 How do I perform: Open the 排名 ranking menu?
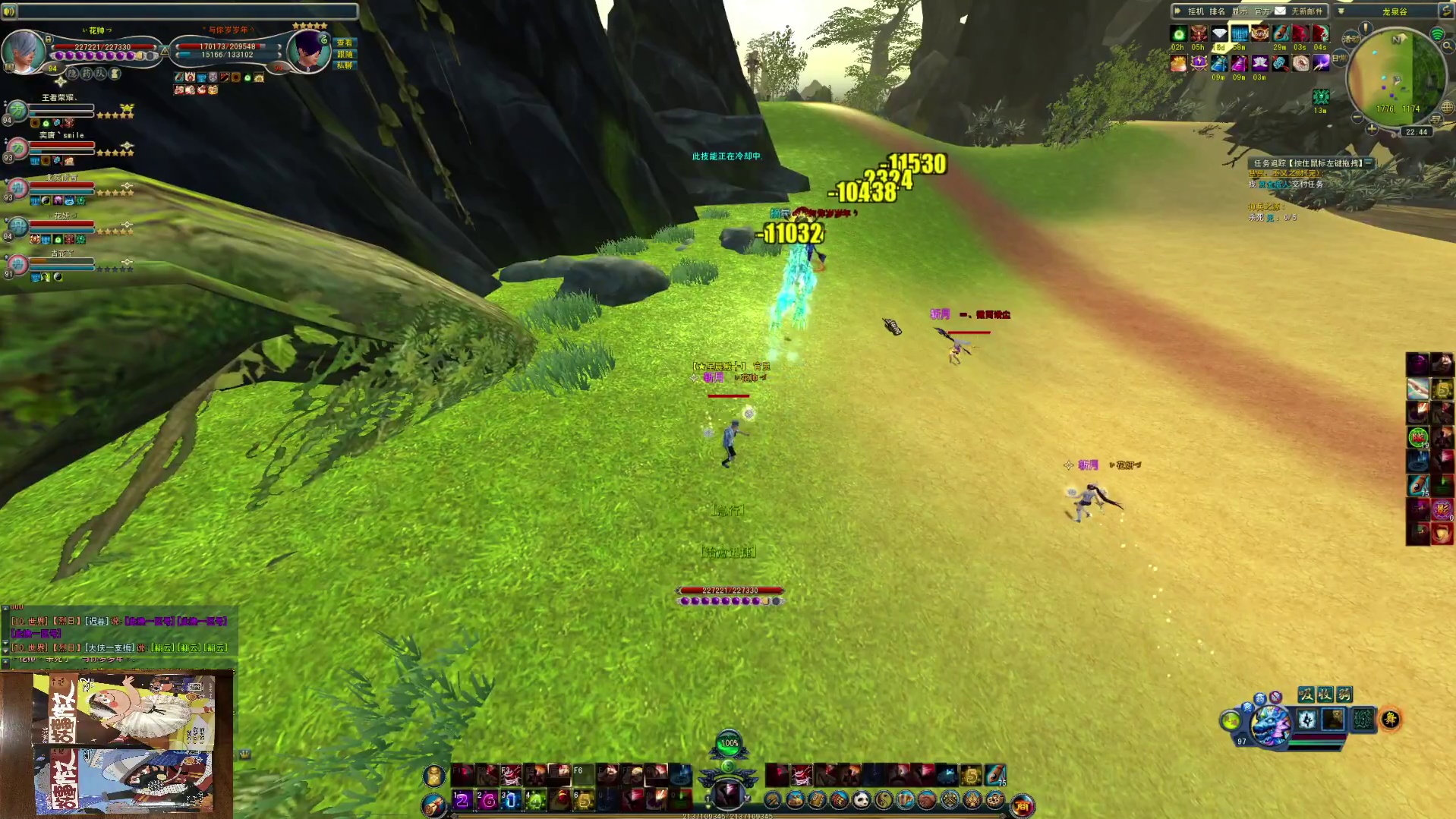1217,11
